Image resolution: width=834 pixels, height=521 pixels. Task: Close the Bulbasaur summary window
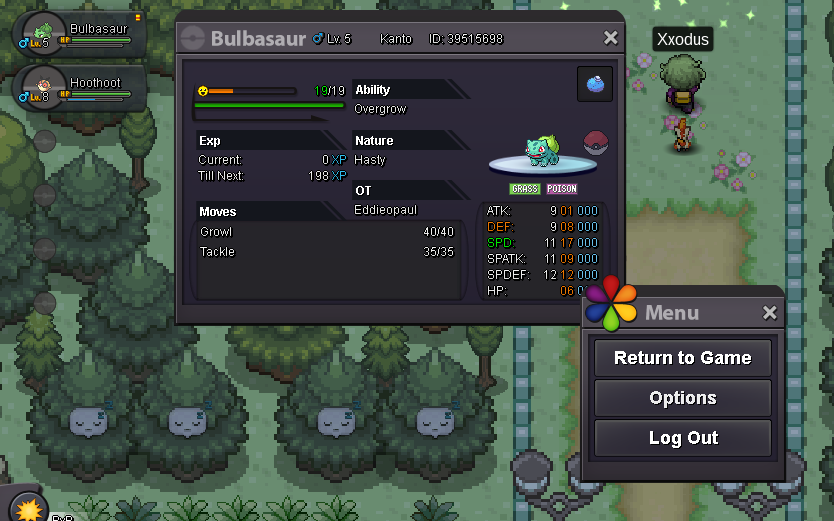coord(611,38)
